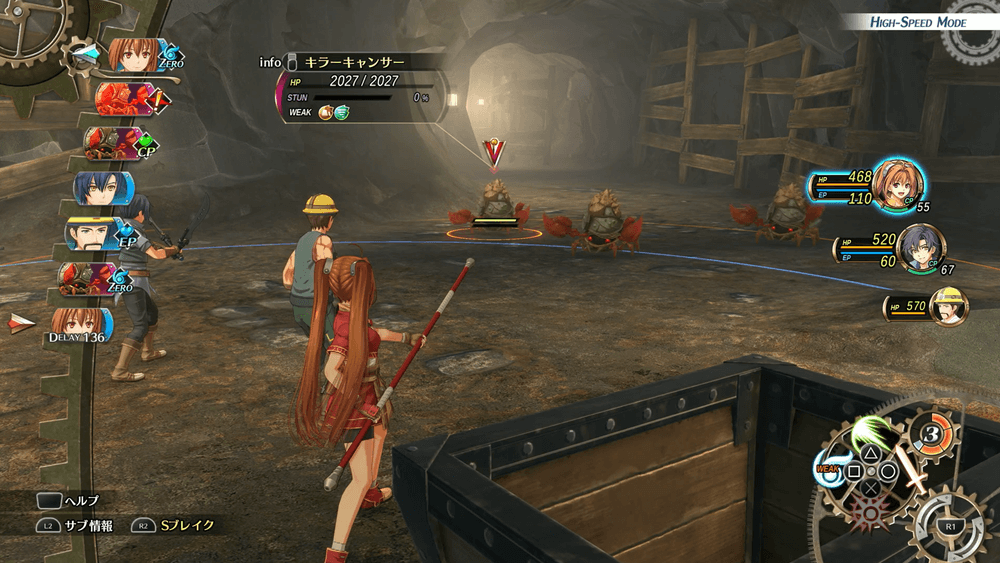The height and width of the screenshot is (563, 1000).
Task: Pick the sword attack command icon
Action: pos(911,476)
